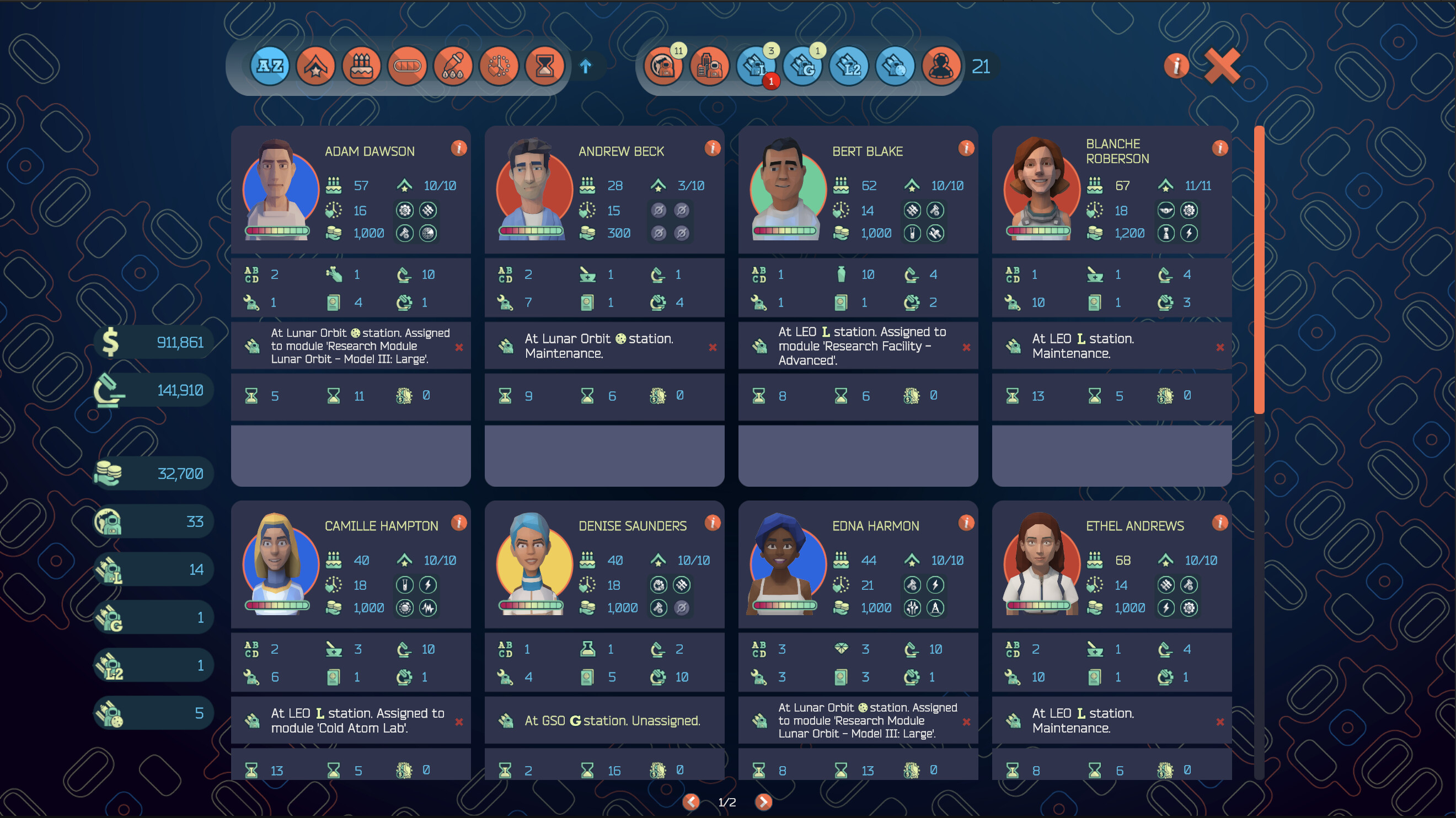Filter astronauts at the L2 station

coord(849,67)
